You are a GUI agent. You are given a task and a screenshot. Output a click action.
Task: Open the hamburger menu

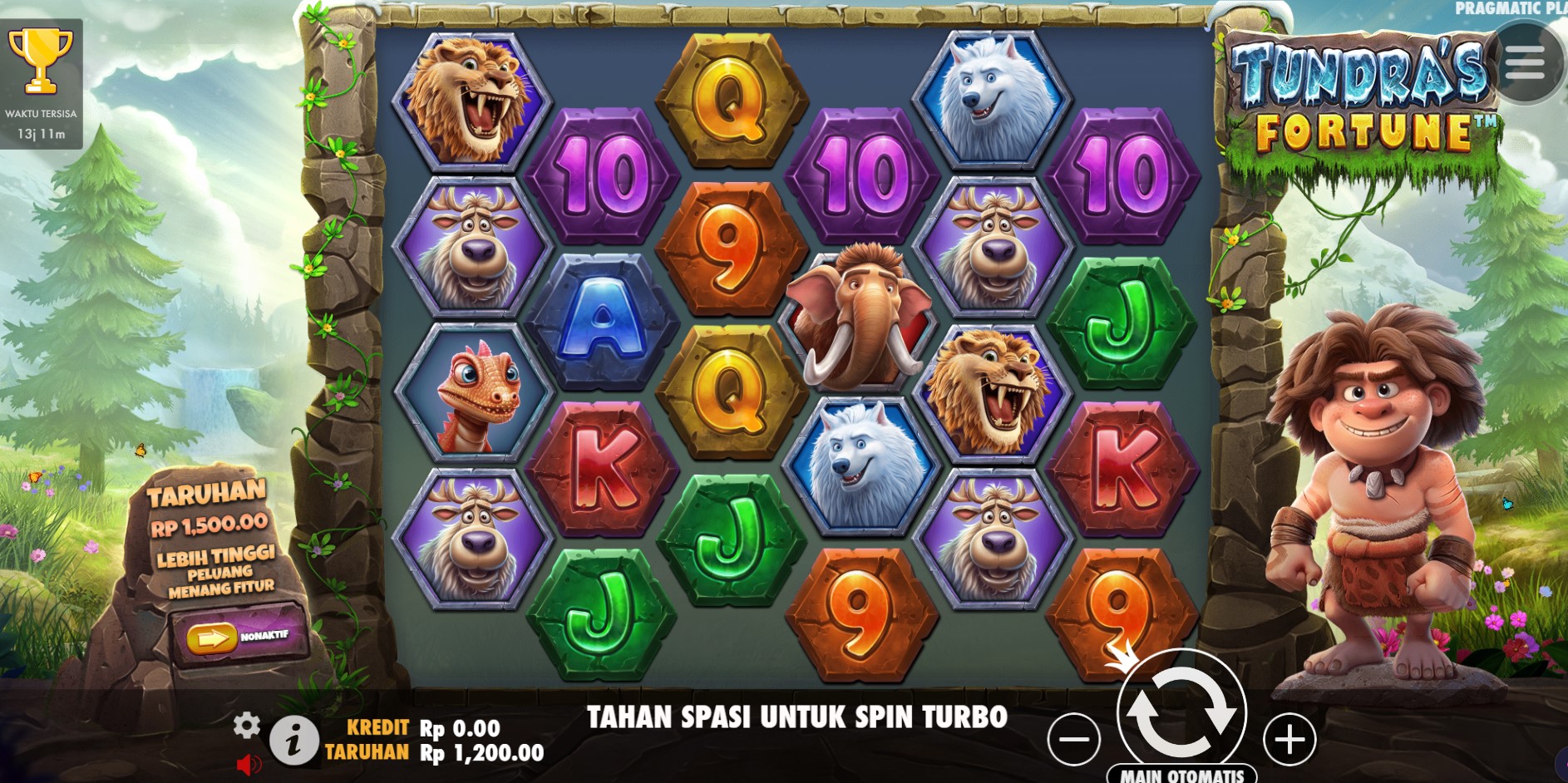point(1524,62)
